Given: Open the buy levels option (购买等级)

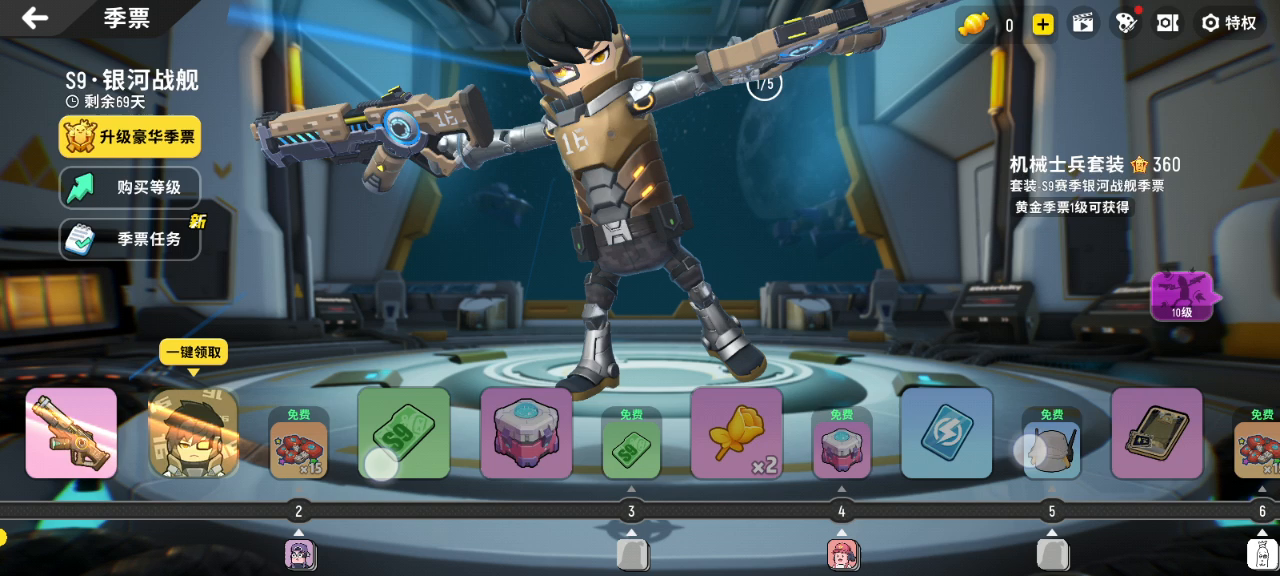Looking at the screenshot, I should (130, 187).
